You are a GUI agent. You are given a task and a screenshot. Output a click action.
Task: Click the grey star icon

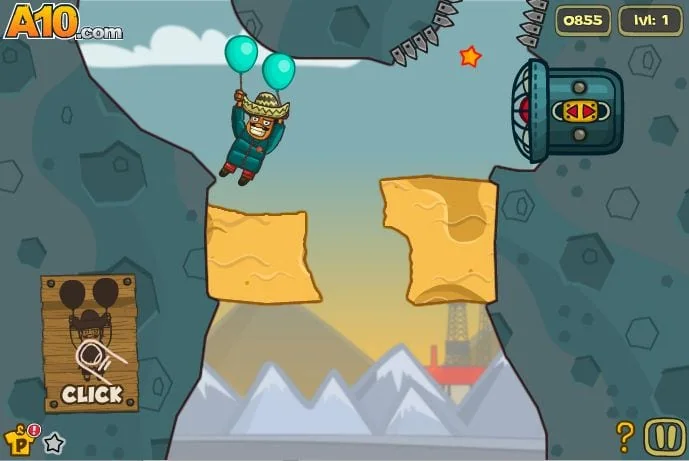(x=54, y=442)
